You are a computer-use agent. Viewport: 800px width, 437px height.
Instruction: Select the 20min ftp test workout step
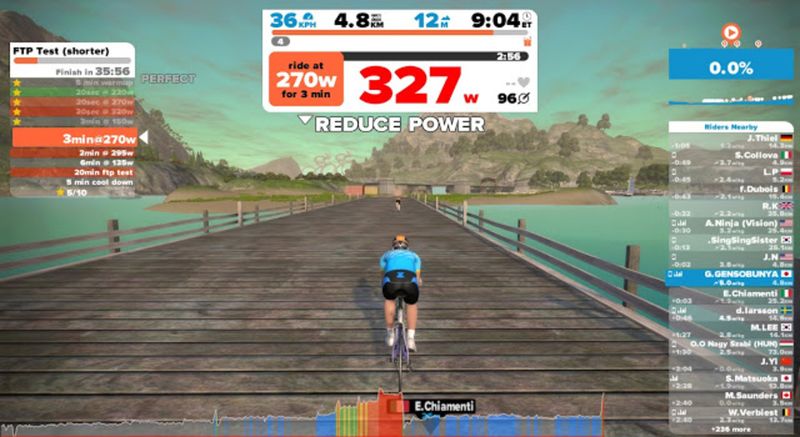[72, 171]
